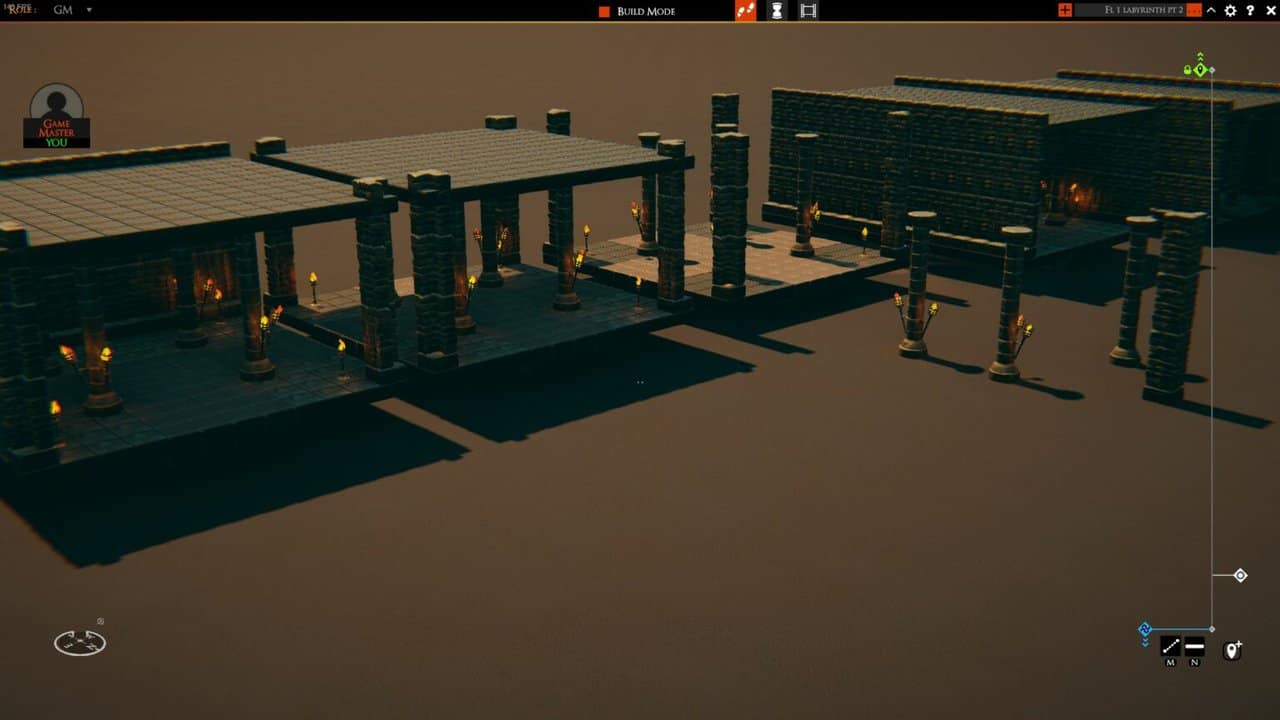Open the hourglass turn timer tool
The image size is (1280, 720).
778,11
